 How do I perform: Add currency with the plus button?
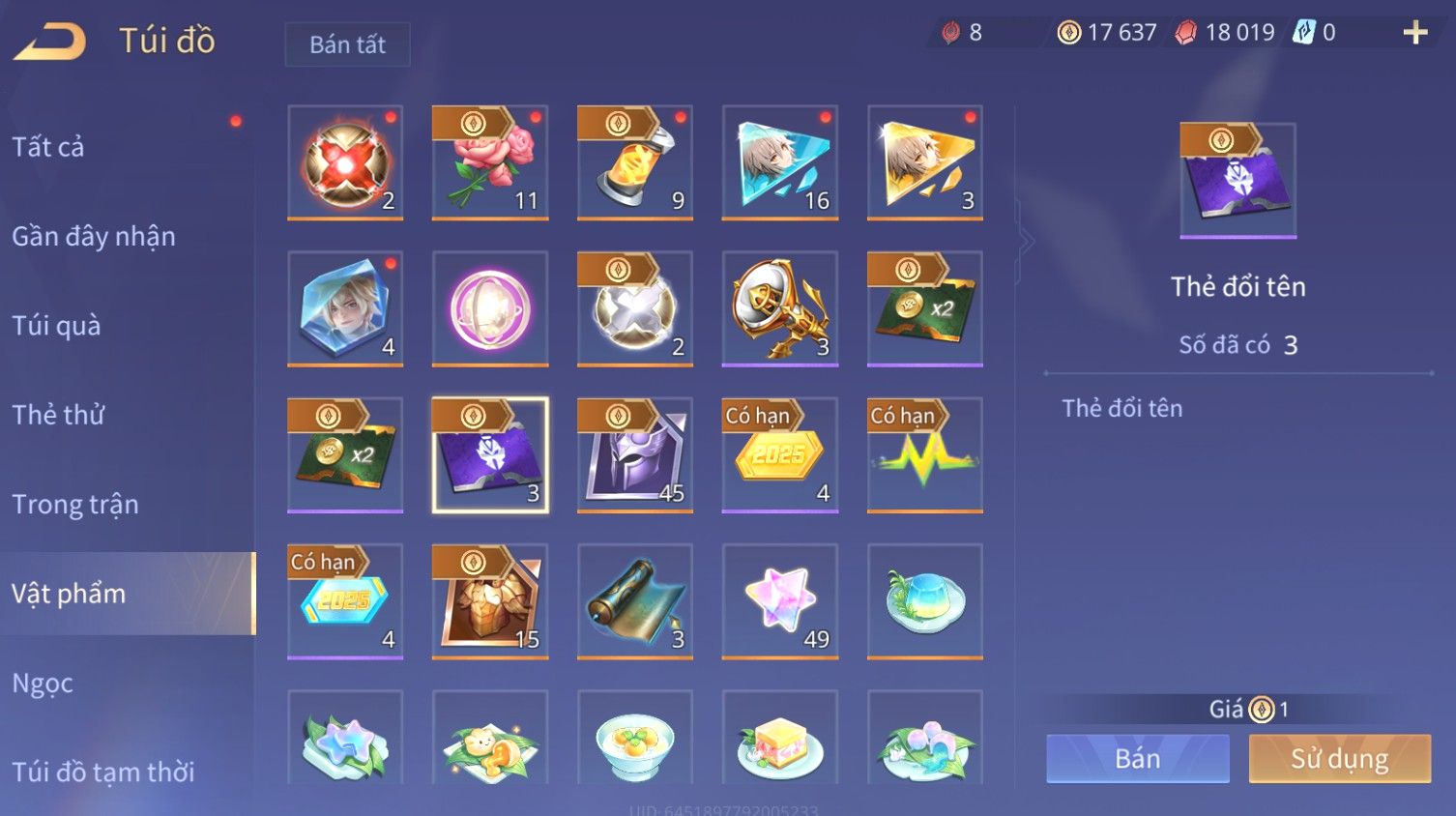pyautogui.click(x=1415, y=33)
